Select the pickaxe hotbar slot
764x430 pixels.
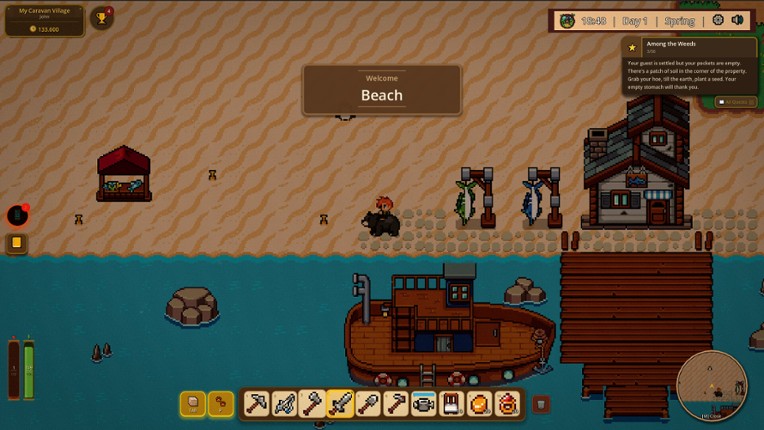click(x=256, y=404)
